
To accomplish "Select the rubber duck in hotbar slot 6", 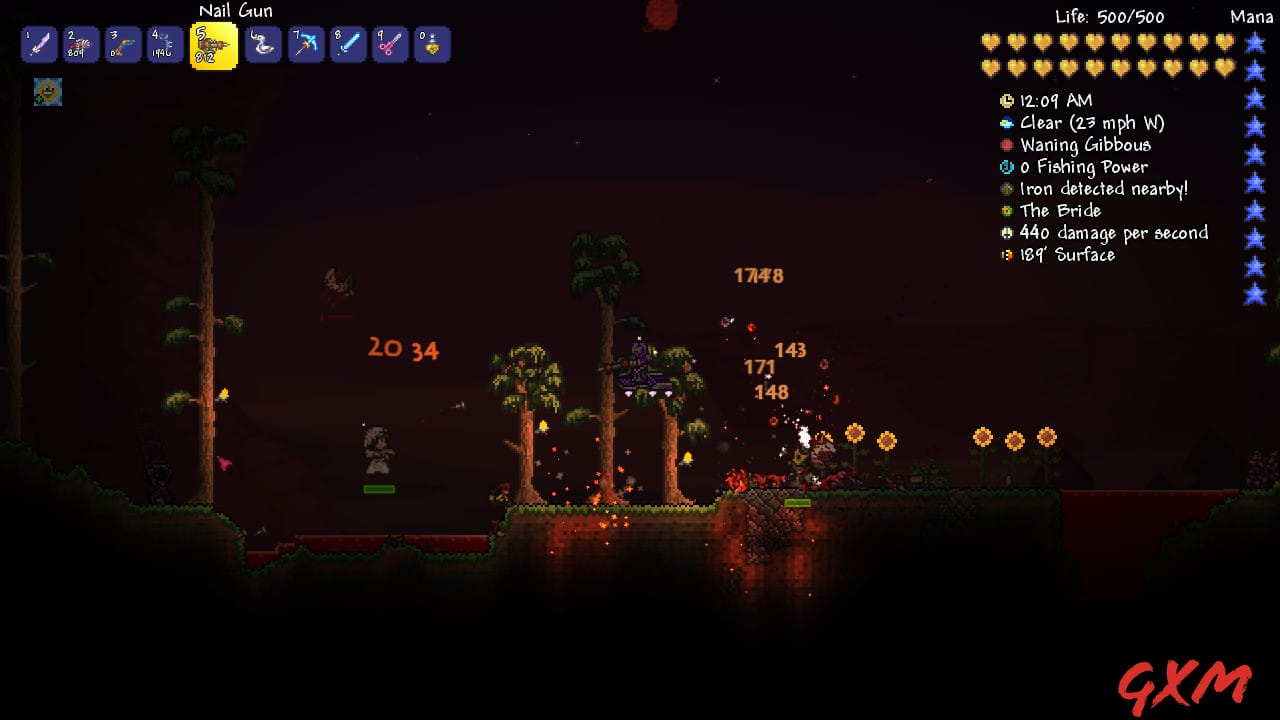I will tap(264, 44).
